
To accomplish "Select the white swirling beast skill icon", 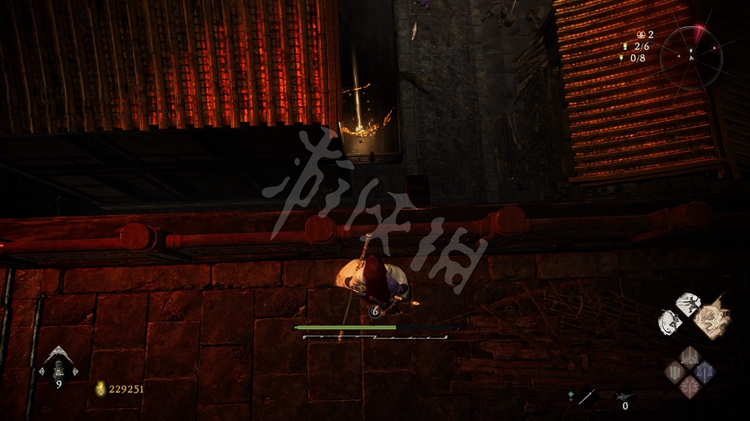I will coord(670,322).
